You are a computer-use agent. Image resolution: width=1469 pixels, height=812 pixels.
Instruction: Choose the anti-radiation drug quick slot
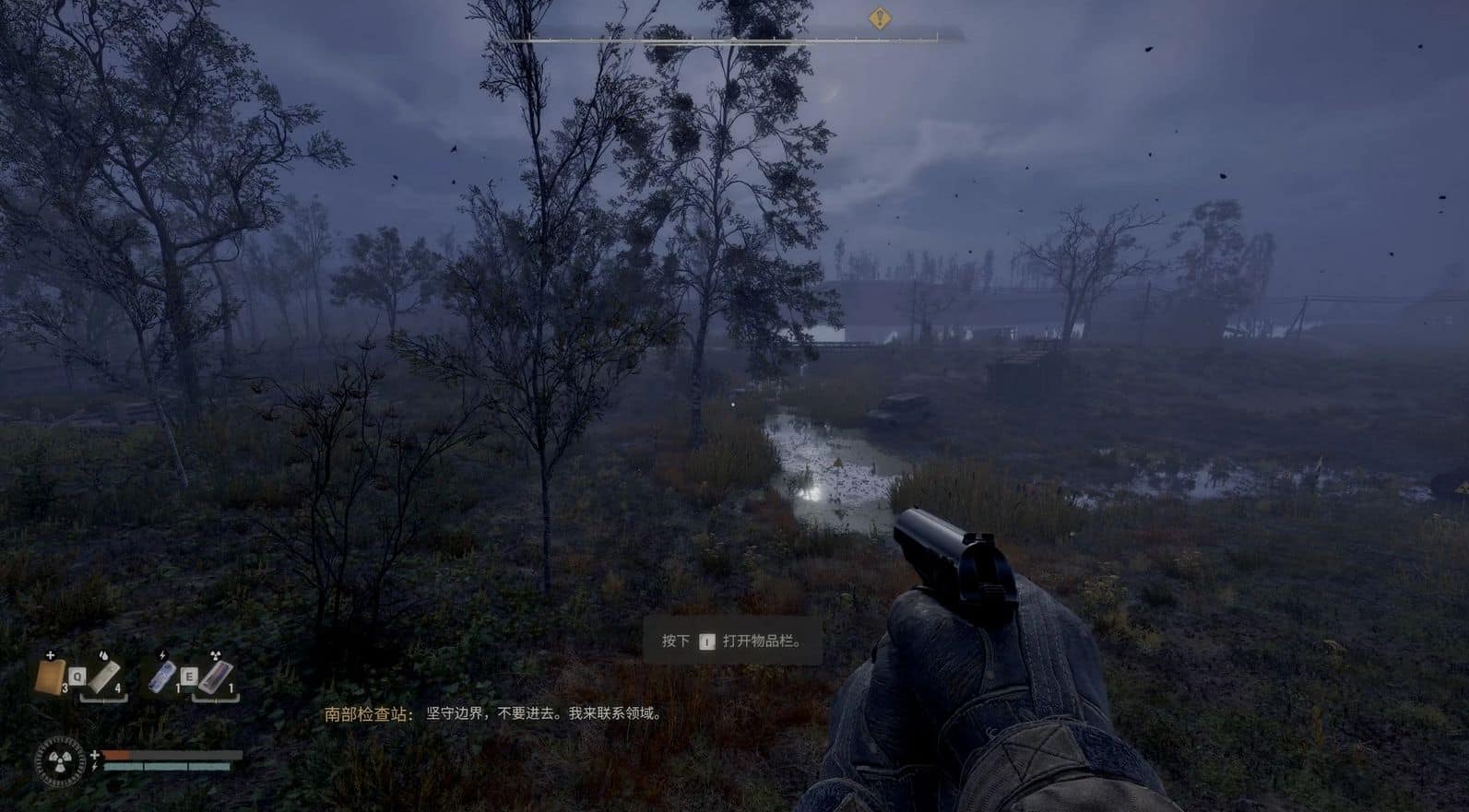pyautogui.click(x=214, y=677)
